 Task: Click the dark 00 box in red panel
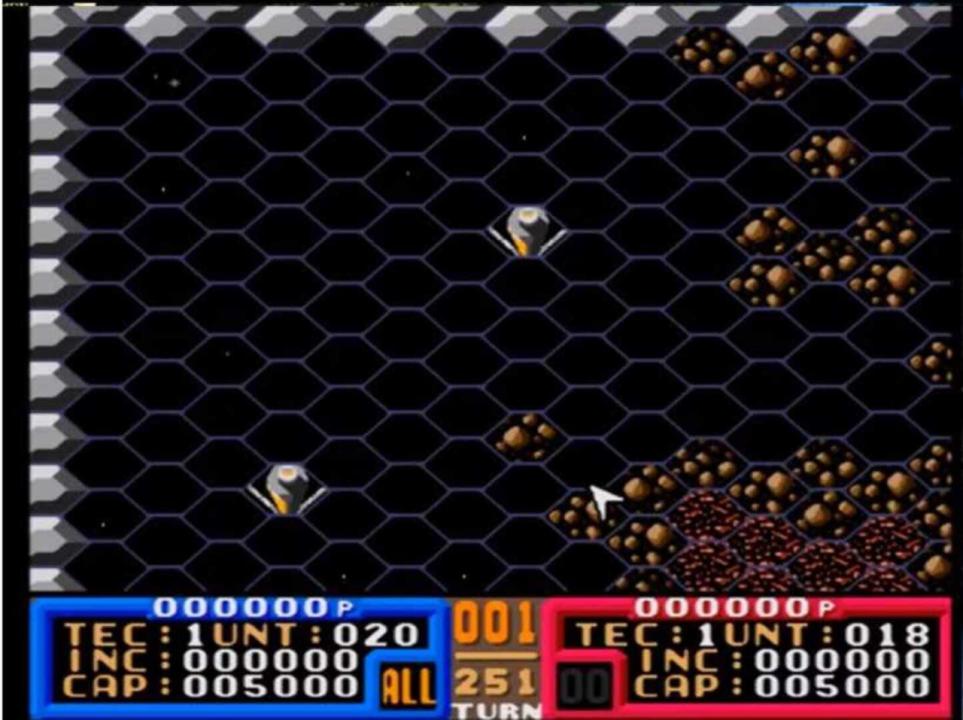tap(584, 685)
